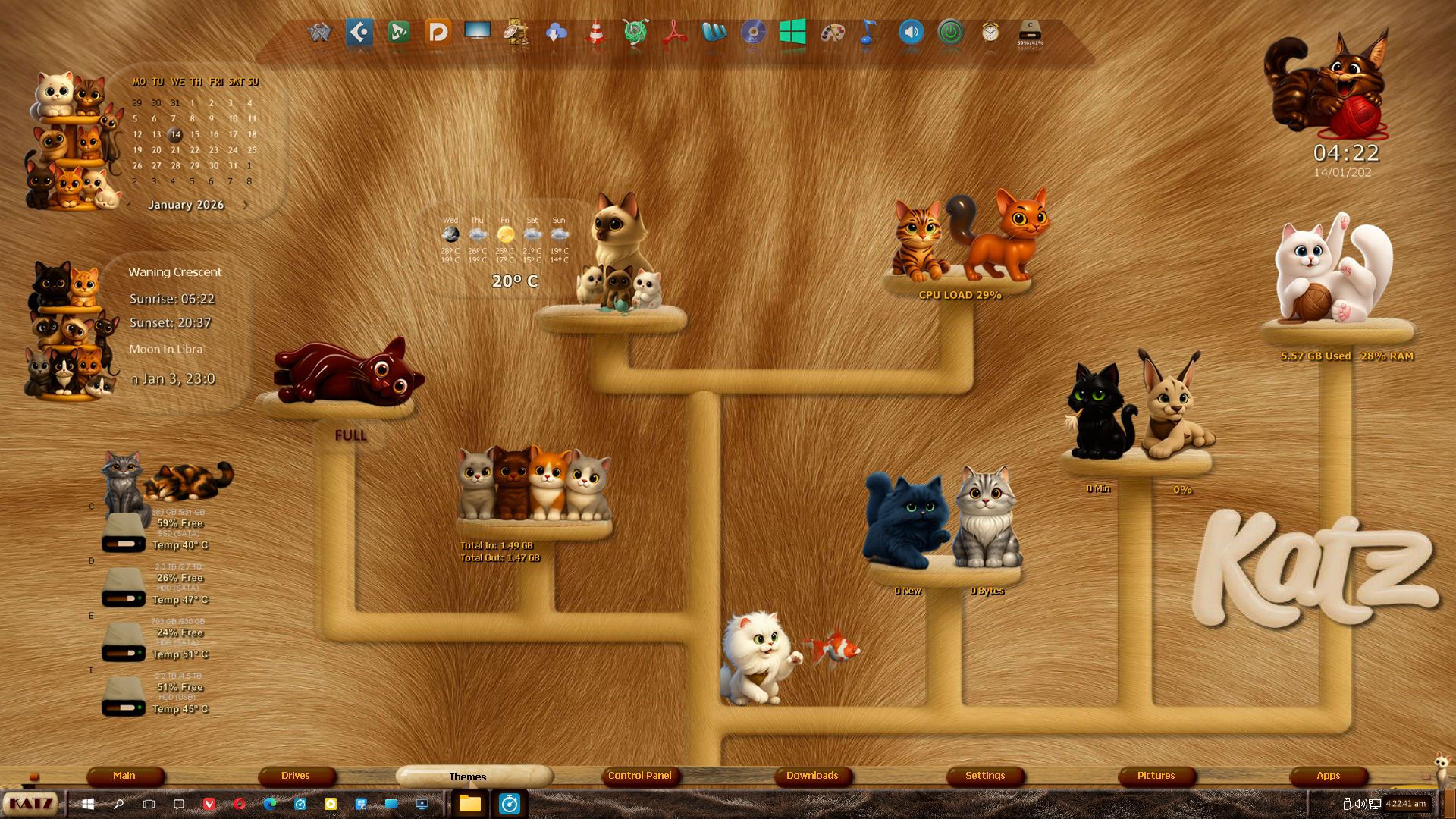Viewport: 1456px width, 819px height.
Task: Go to next month in calendar
Action: pyautogui.click(x=246, y=205)
